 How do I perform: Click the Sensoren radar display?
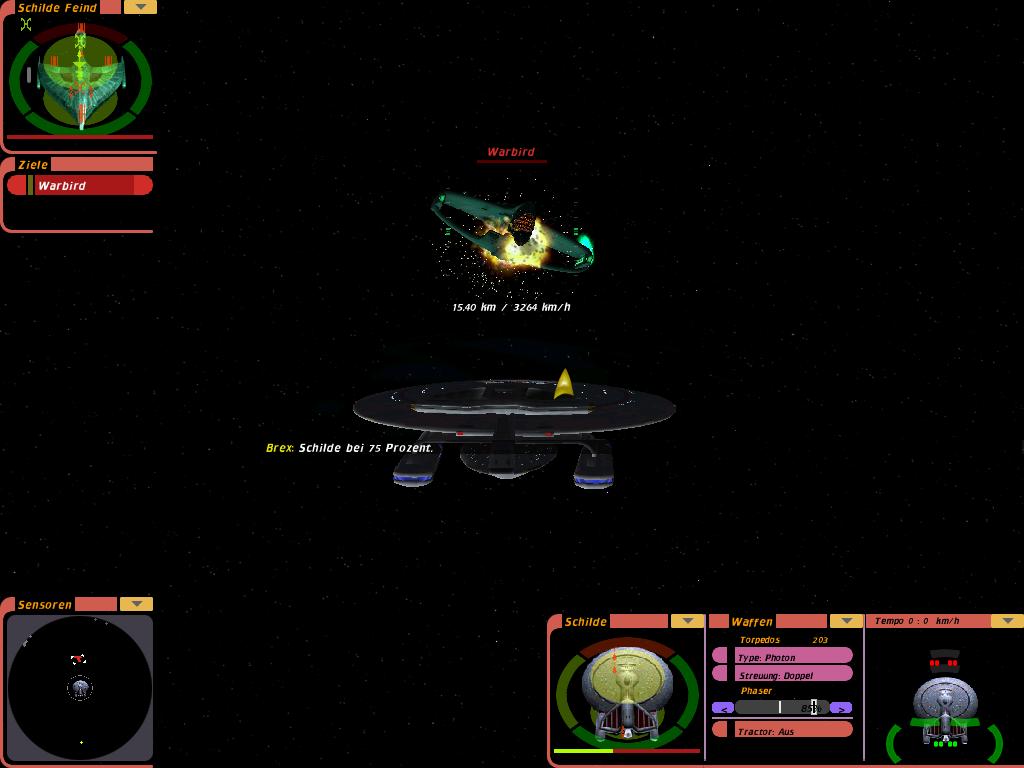click(80, 687)
